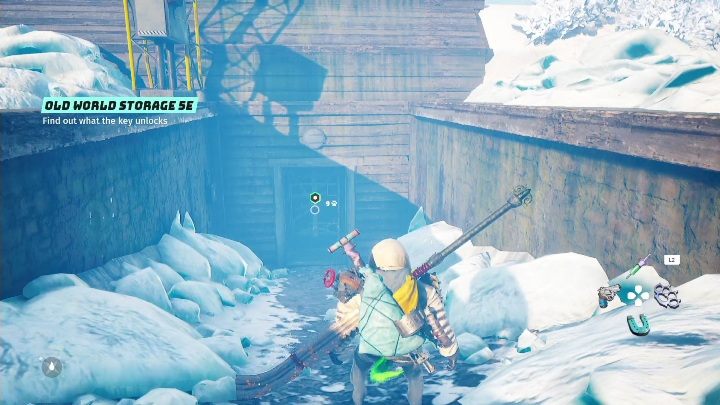This screenshot has height=405, width=720.
Task: Choose the pistol weapon on the quick wheel
Action: 608,294
